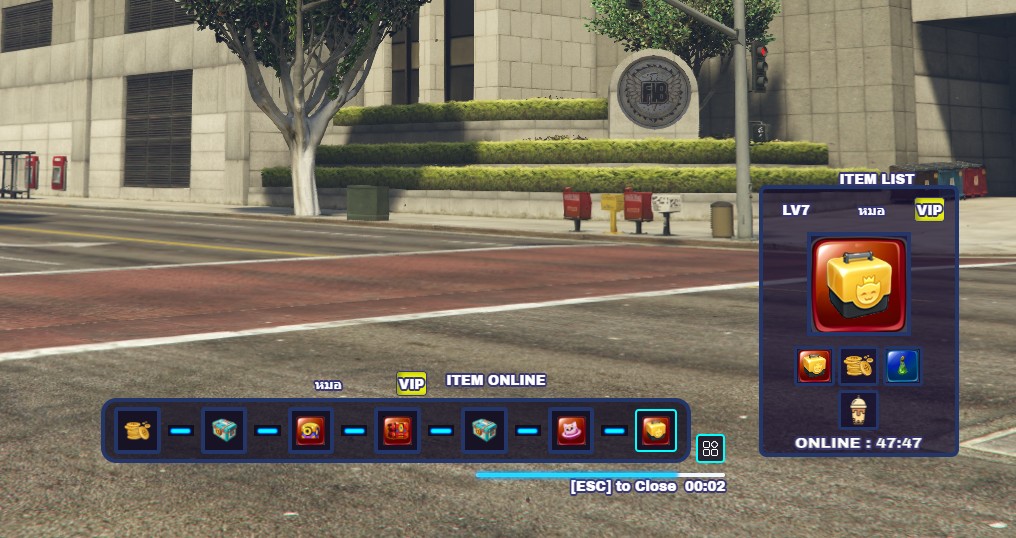Choose the red swirl icon reward slot
Screen dimensions: 1016x538
pyautogui.click(x=310, y=430)
